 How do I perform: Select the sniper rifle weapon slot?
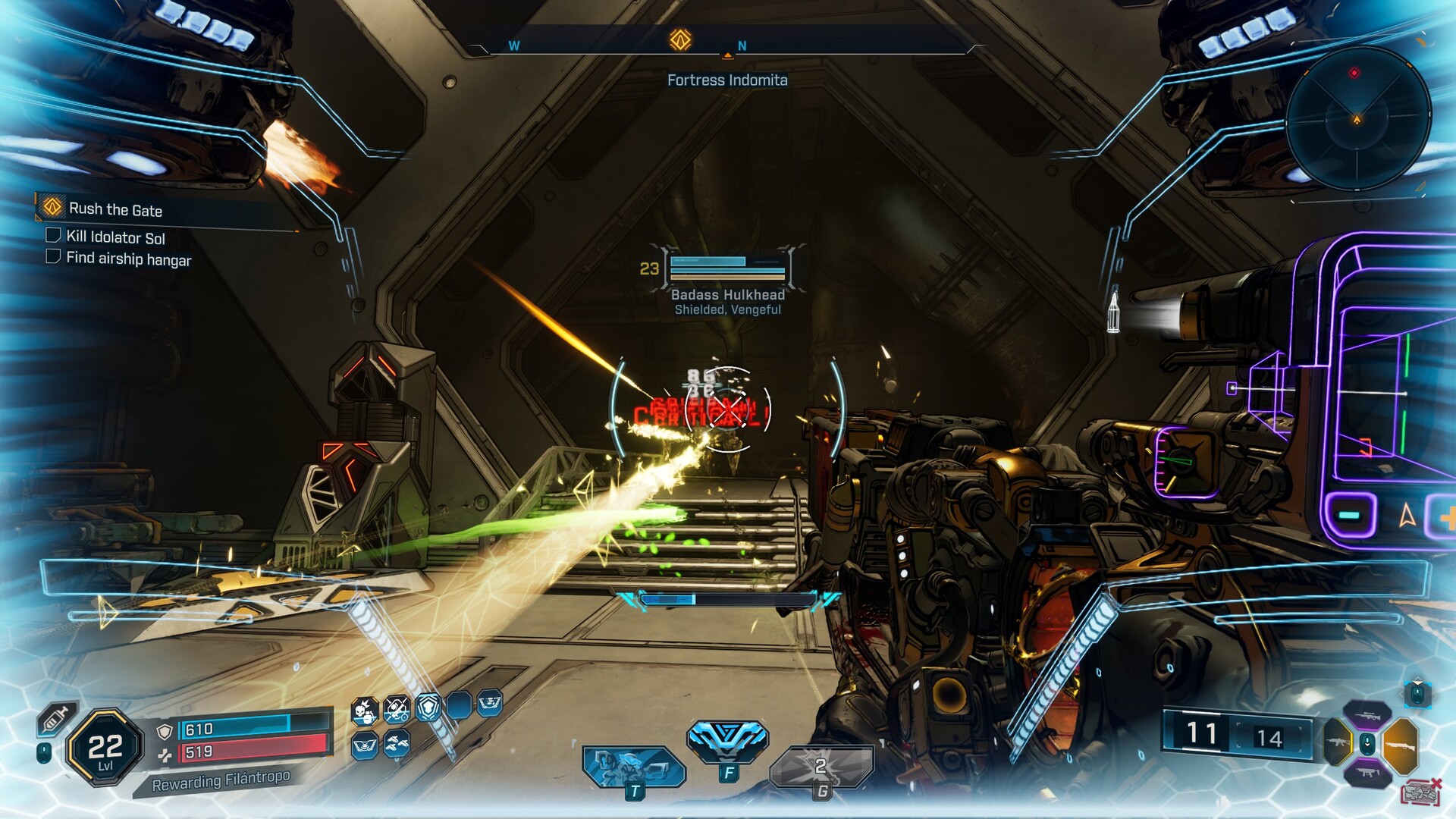click(1367, 714)
